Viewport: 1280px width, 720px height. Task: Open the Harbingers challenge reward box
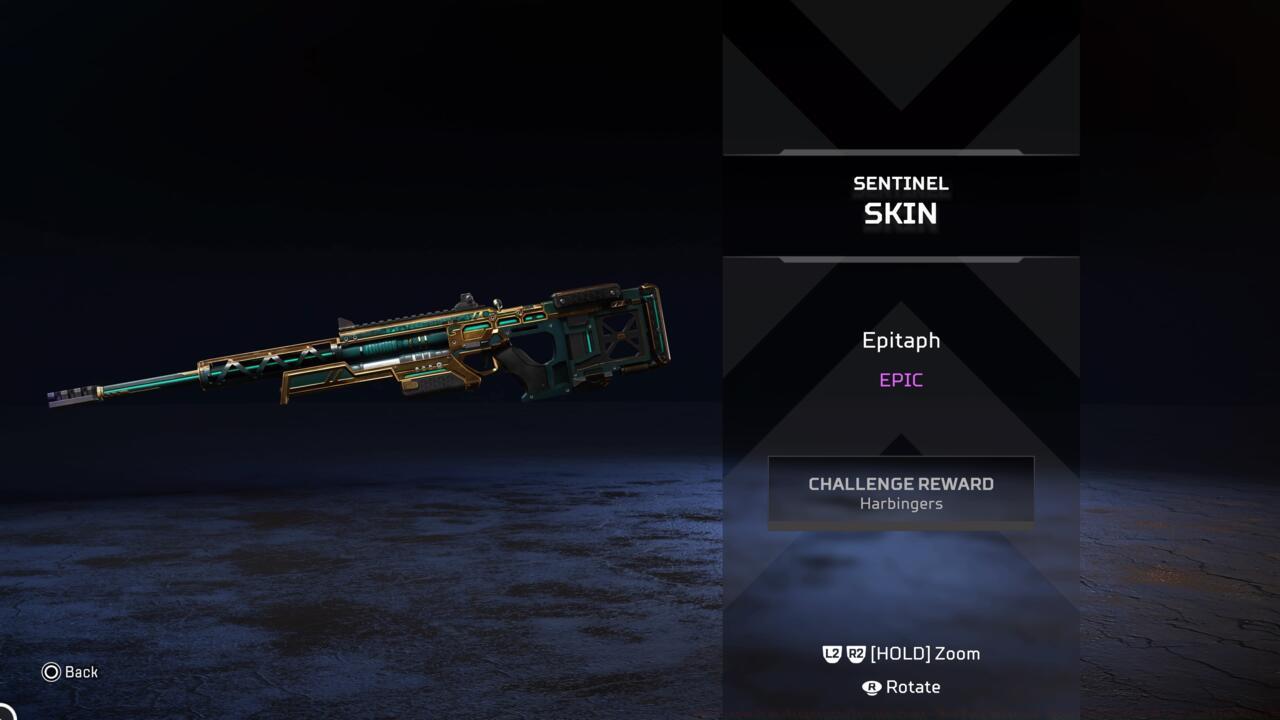click(900, 492)
